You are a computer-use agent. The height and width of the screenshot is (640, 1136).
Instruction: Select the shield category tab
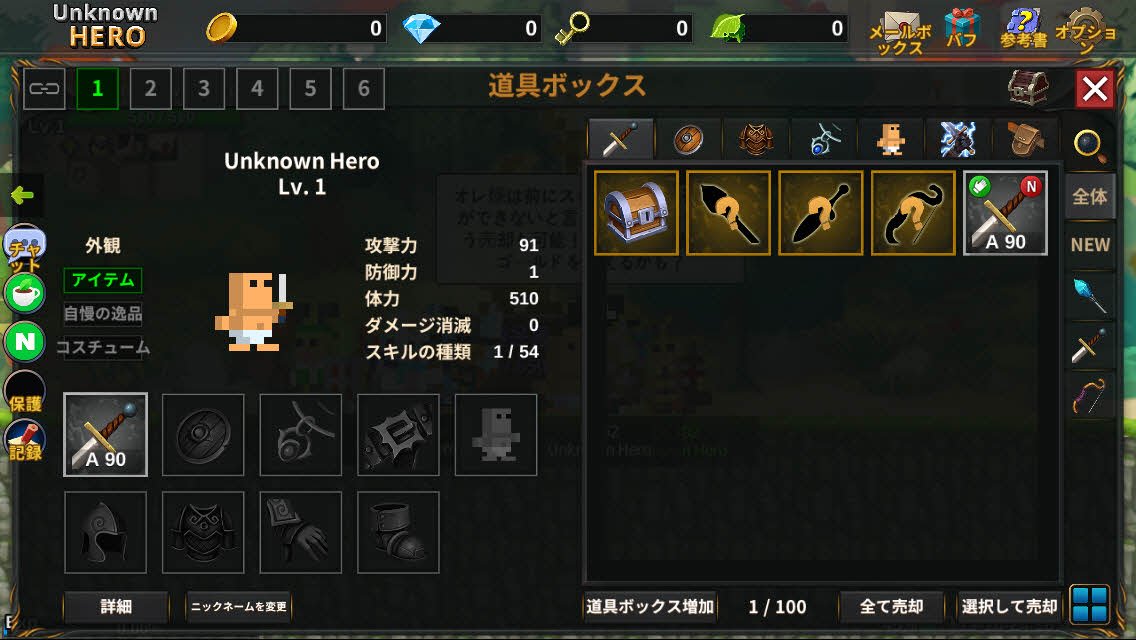(x=688, y=139)
